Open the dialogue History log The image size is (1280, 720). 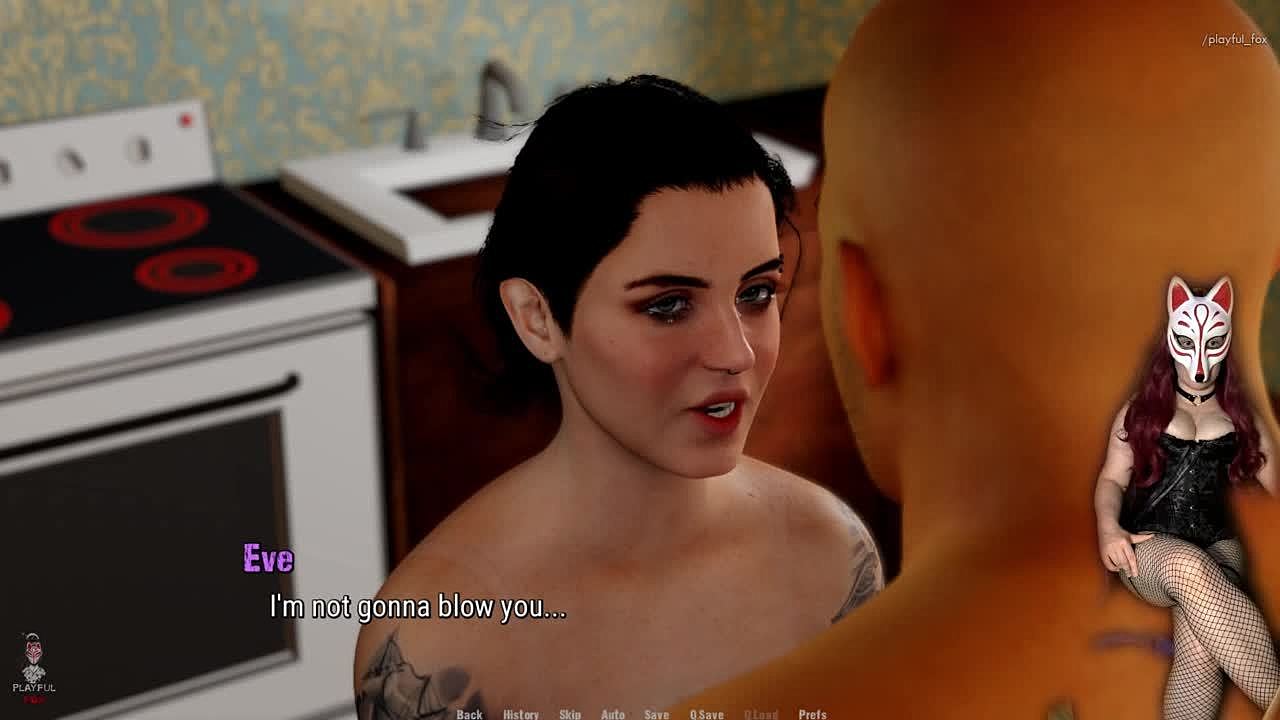520,714
